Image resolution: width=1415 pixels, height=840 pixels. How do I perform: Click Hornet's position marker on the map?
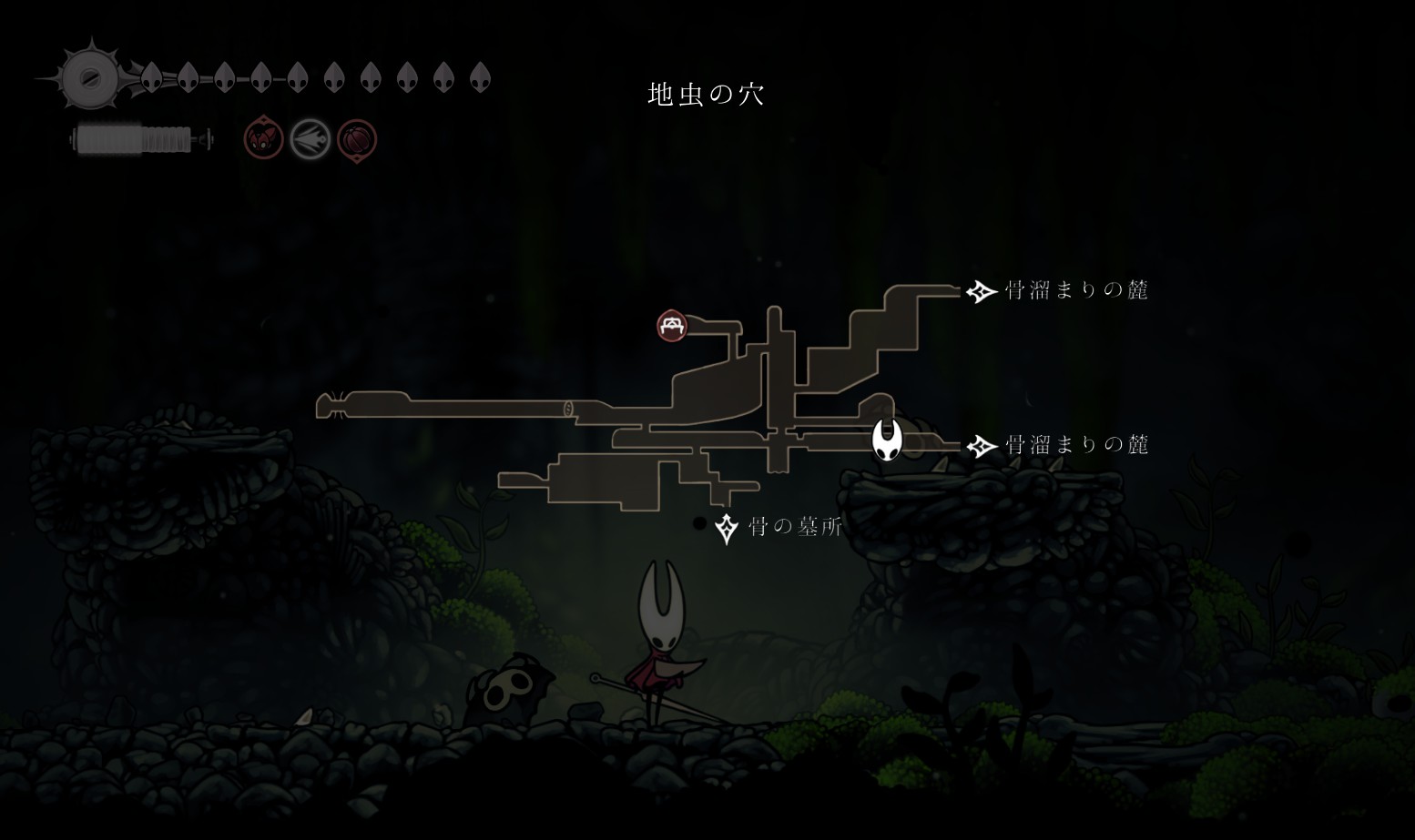886,440
